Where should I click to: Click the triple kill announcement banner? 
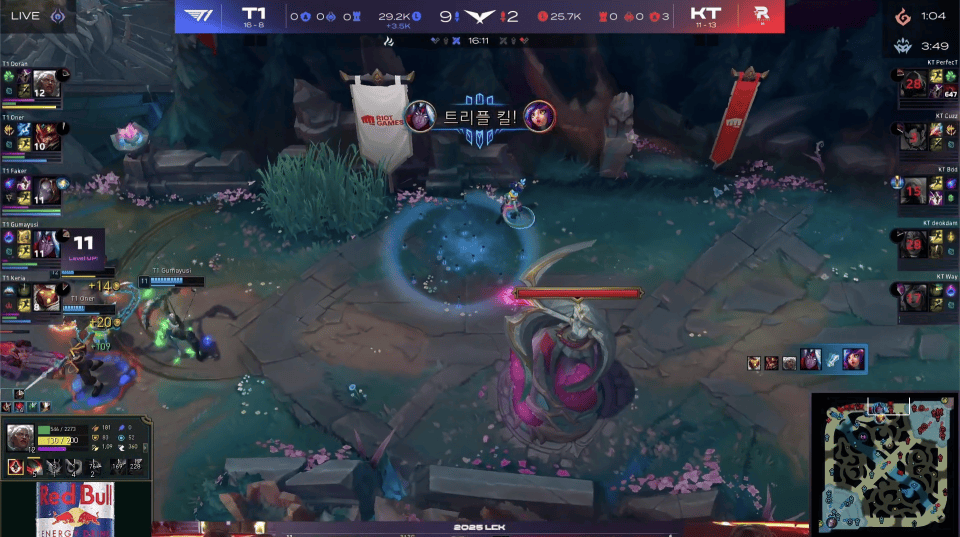(480, 116)
